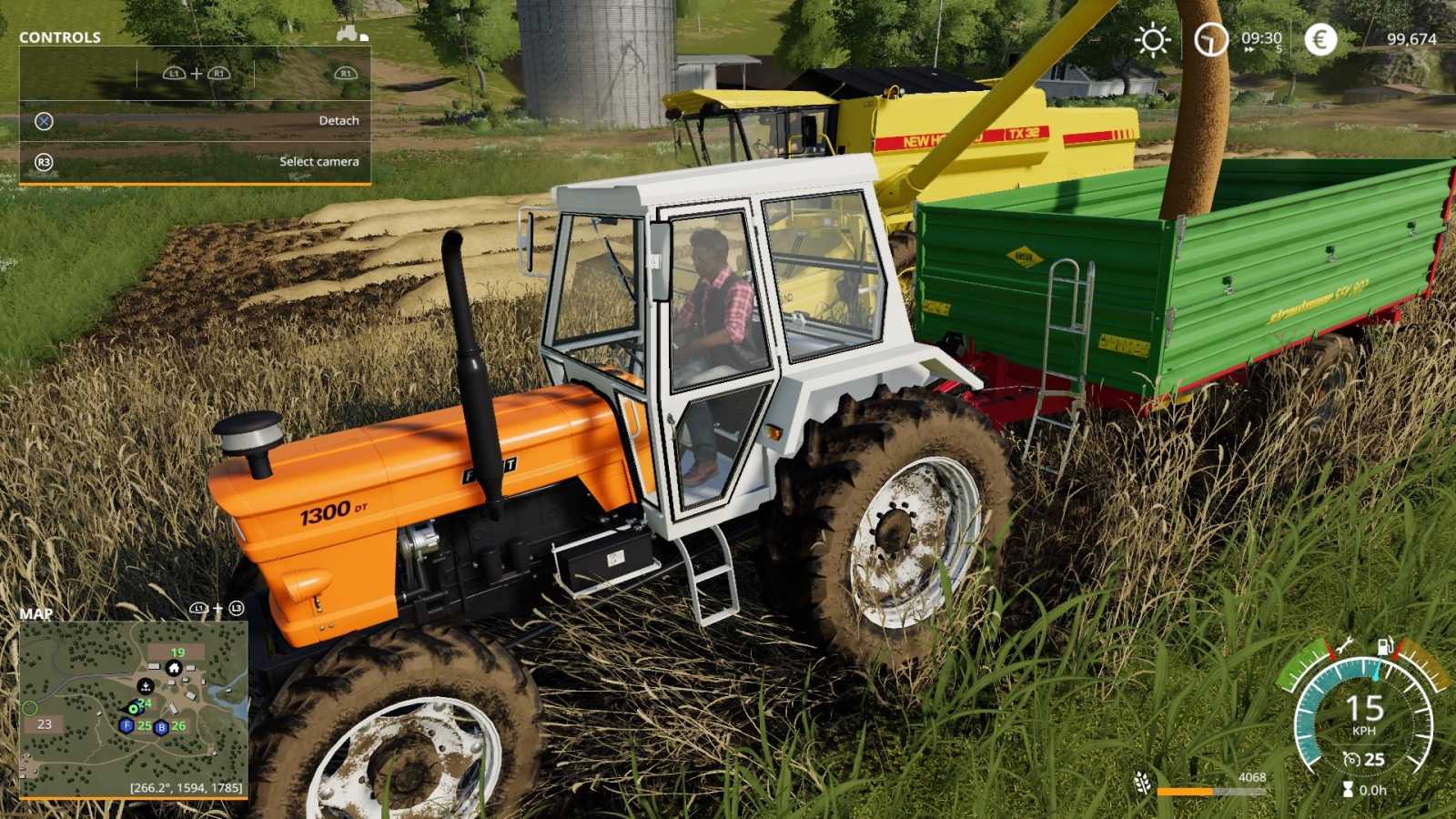Select the clock icon showing 09:30
Viewport: 1456px width, 819px height.
pyautogui.click(x=1210, y=40)
